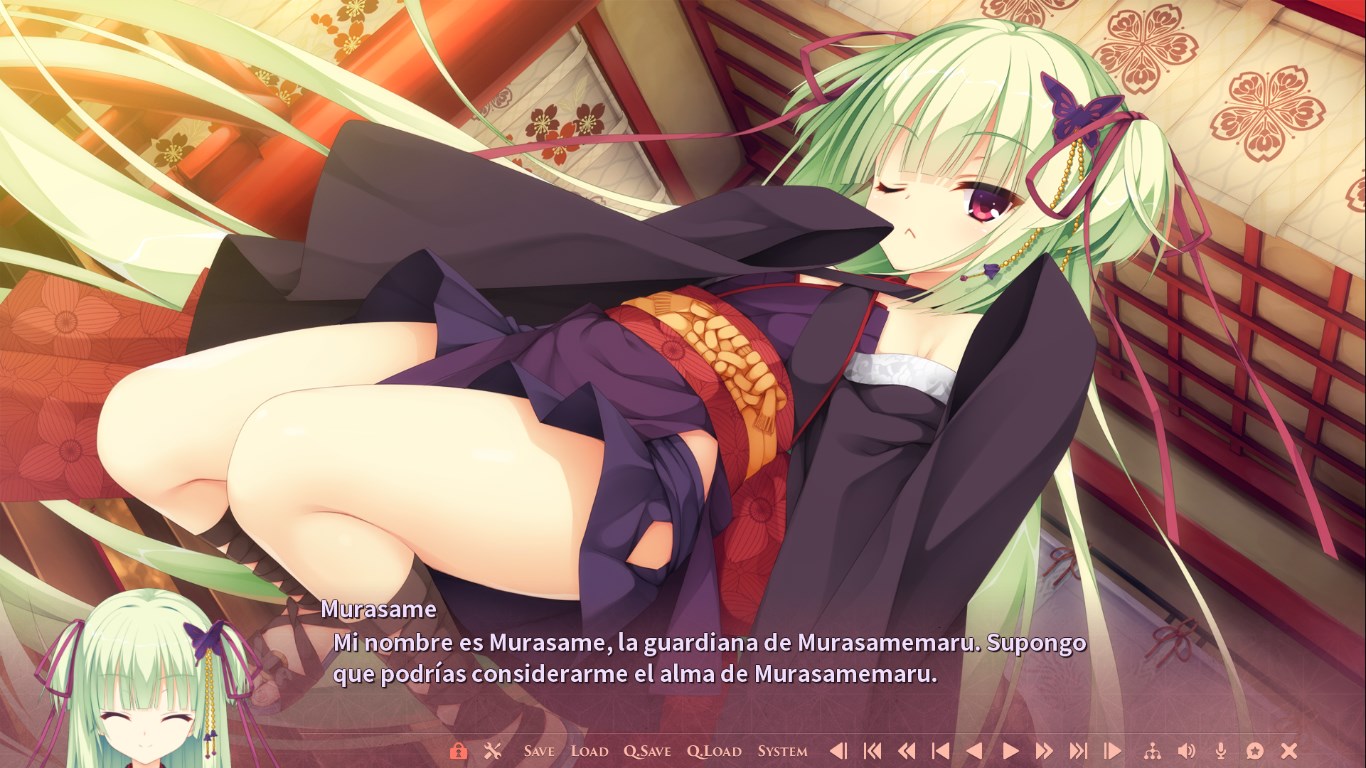
Task: Click the Save button
Action: 539,751
